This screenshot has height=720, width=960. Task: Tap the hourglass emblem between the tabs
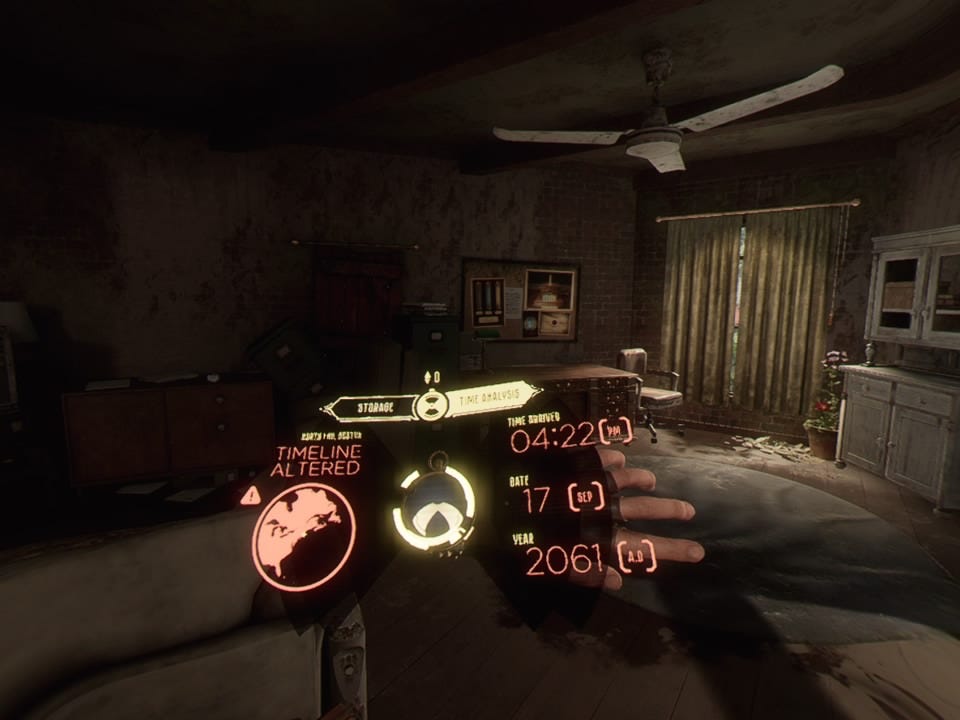(431, 404)
